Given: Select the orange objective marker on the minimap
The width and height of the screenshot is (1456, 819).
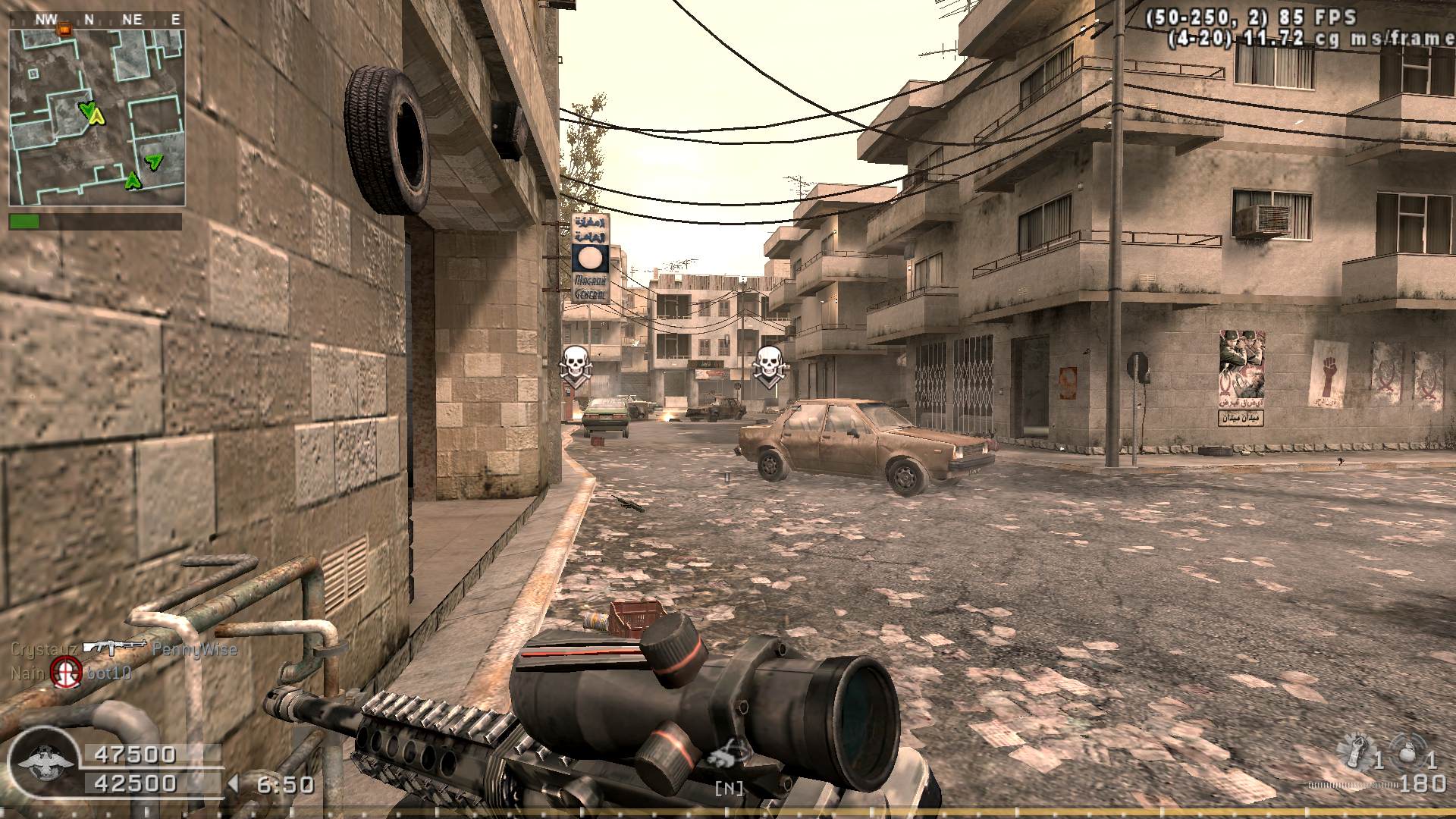Looking at the screenshot, I should pos(64,30).
